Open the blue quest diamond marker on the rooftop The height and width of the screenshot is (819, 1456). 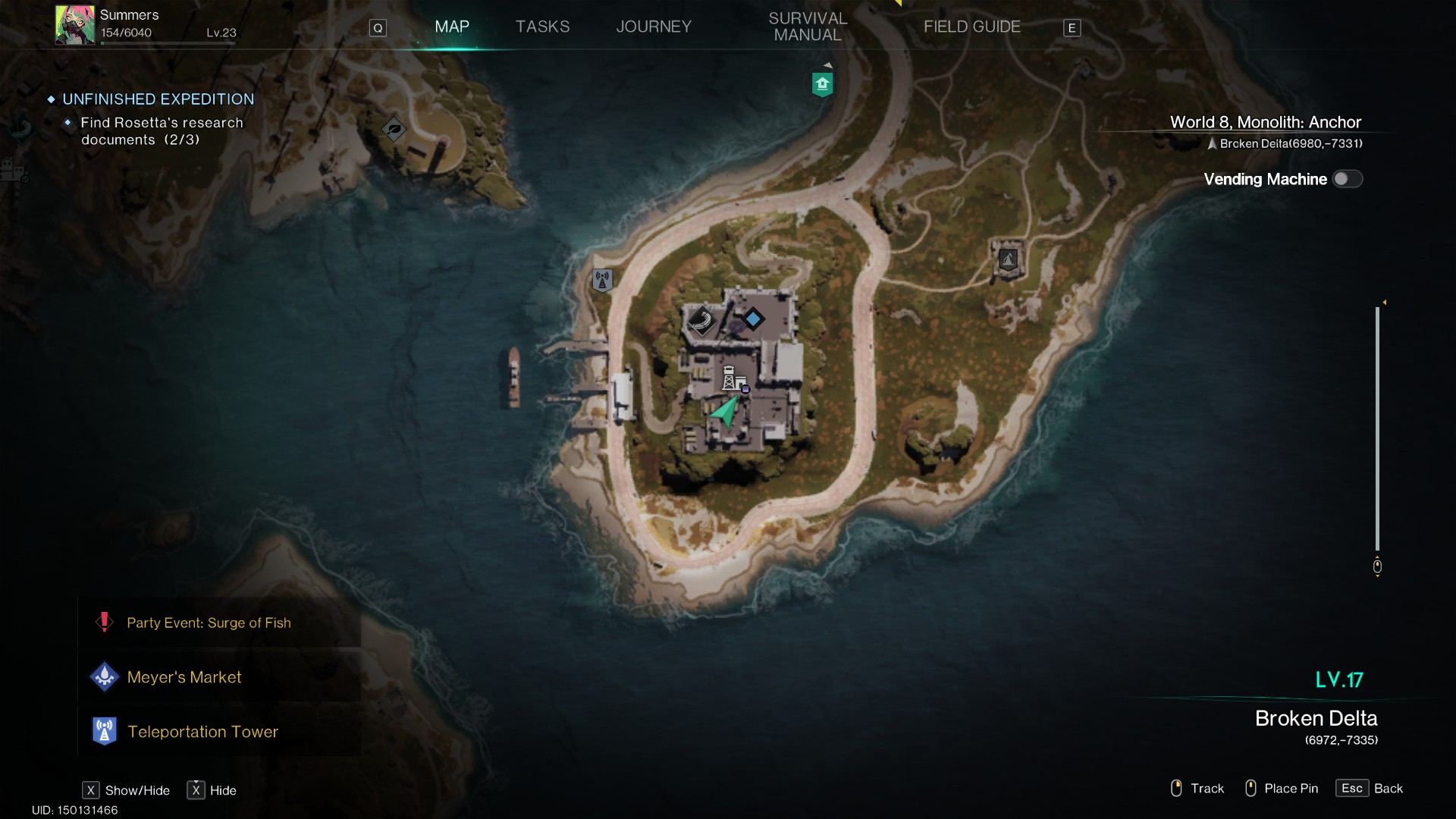[753, 319]
